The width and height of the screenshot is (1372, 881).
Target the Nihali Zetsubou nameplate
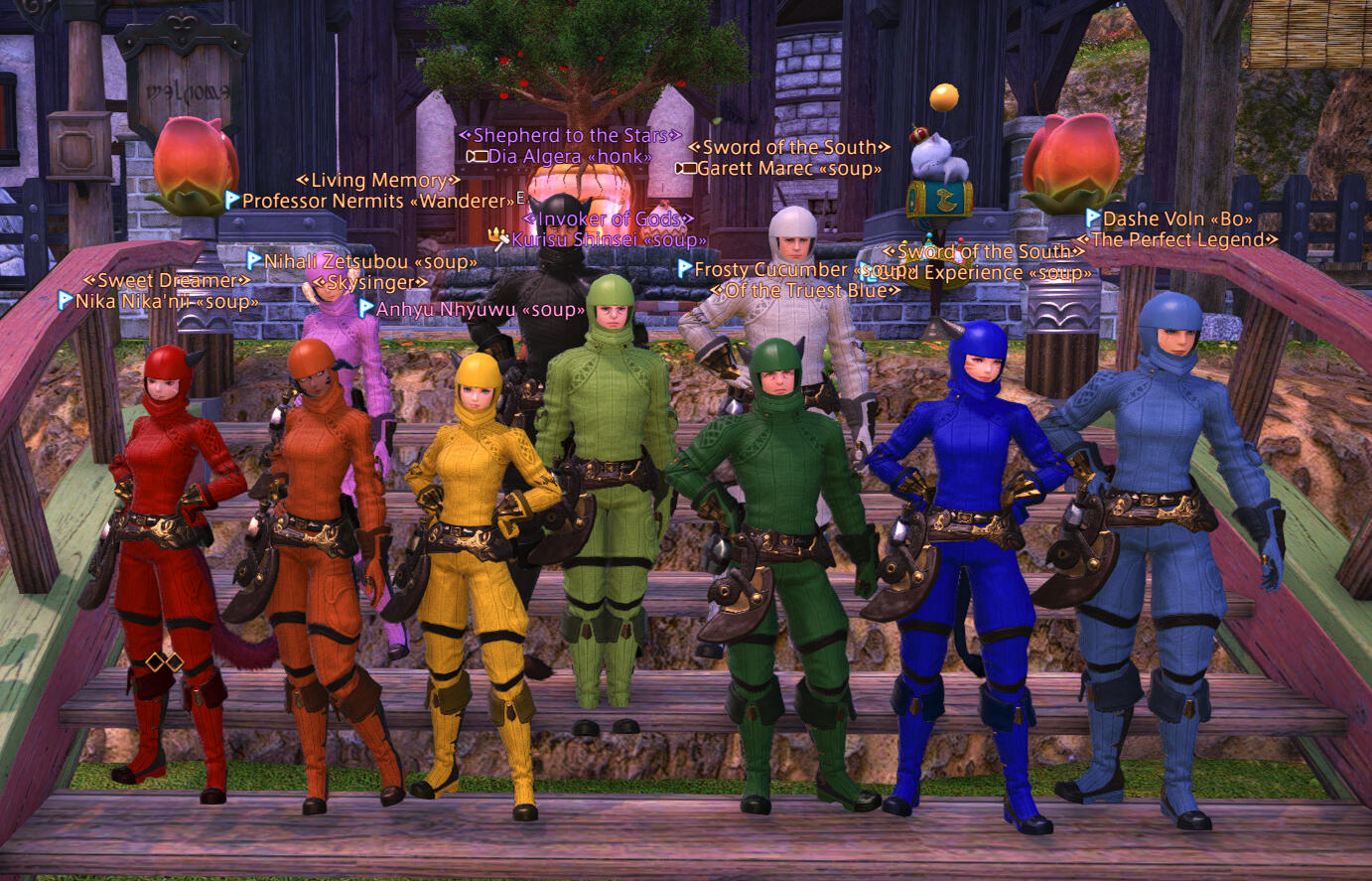[369, 262]
